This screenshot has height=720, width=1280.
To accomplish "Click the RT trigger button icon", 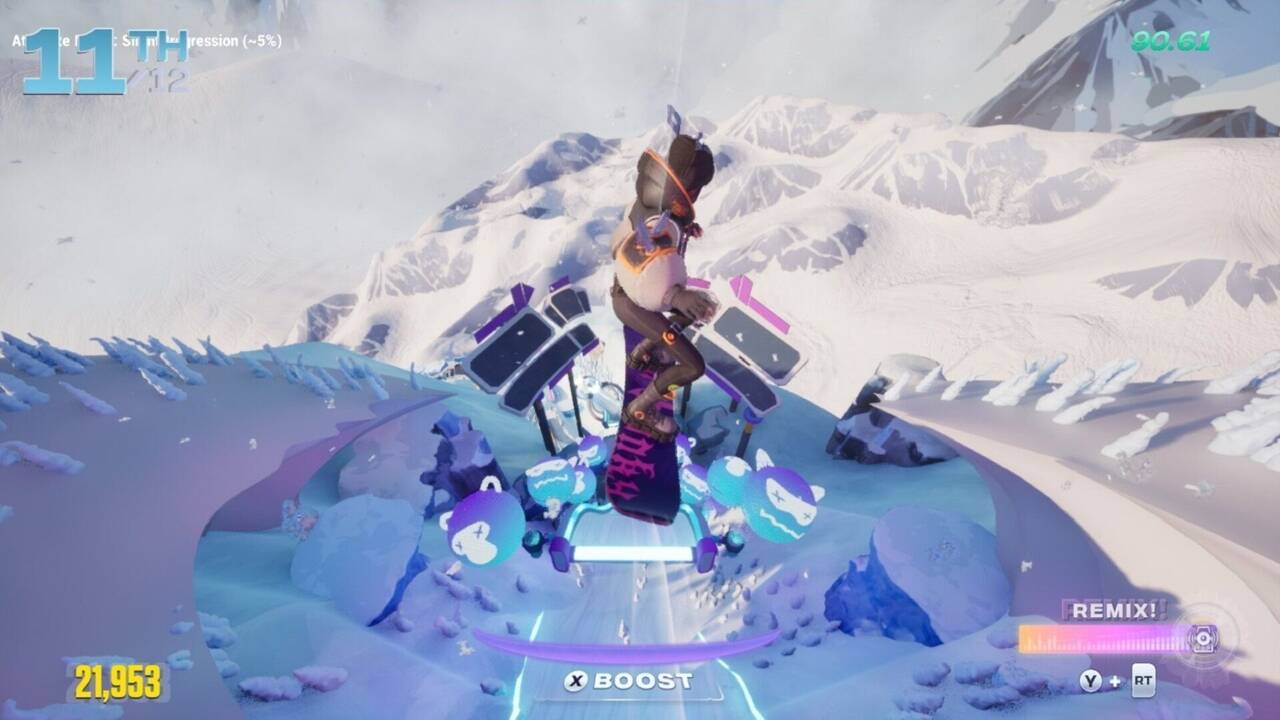I will [1143, 679].
